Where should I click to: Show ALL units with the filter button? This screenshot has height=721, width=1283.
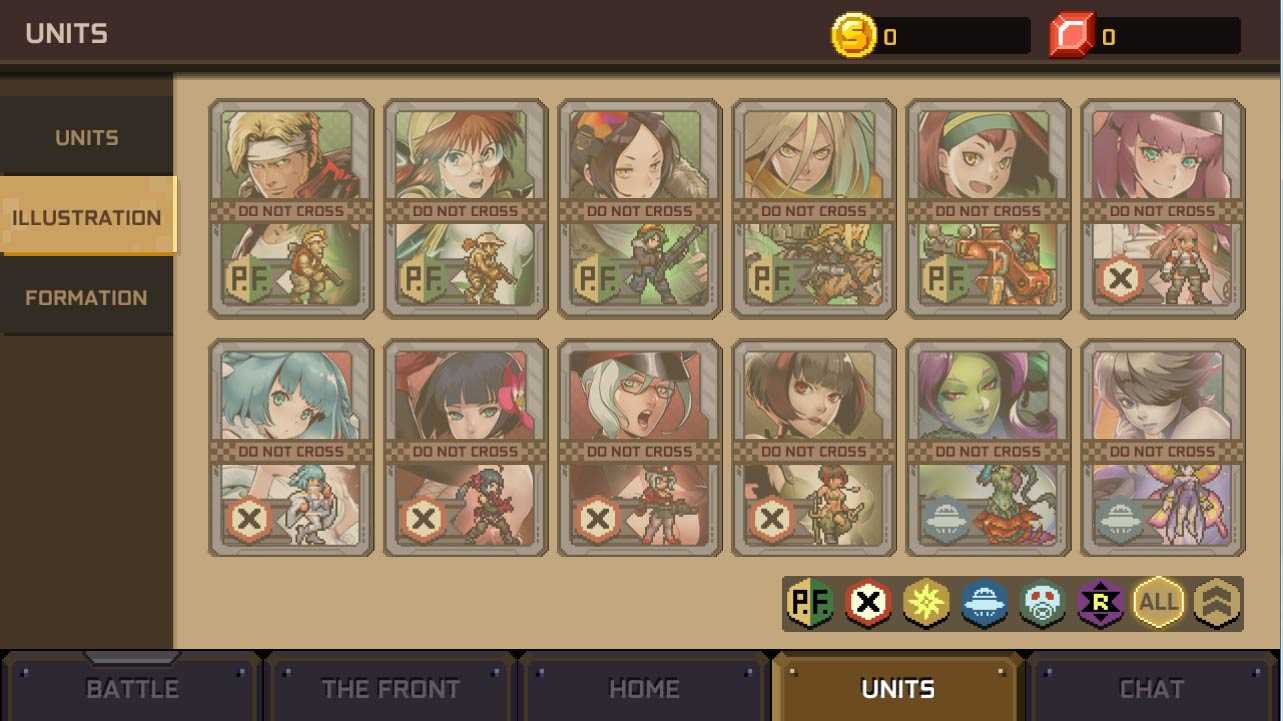(1159, 604)
